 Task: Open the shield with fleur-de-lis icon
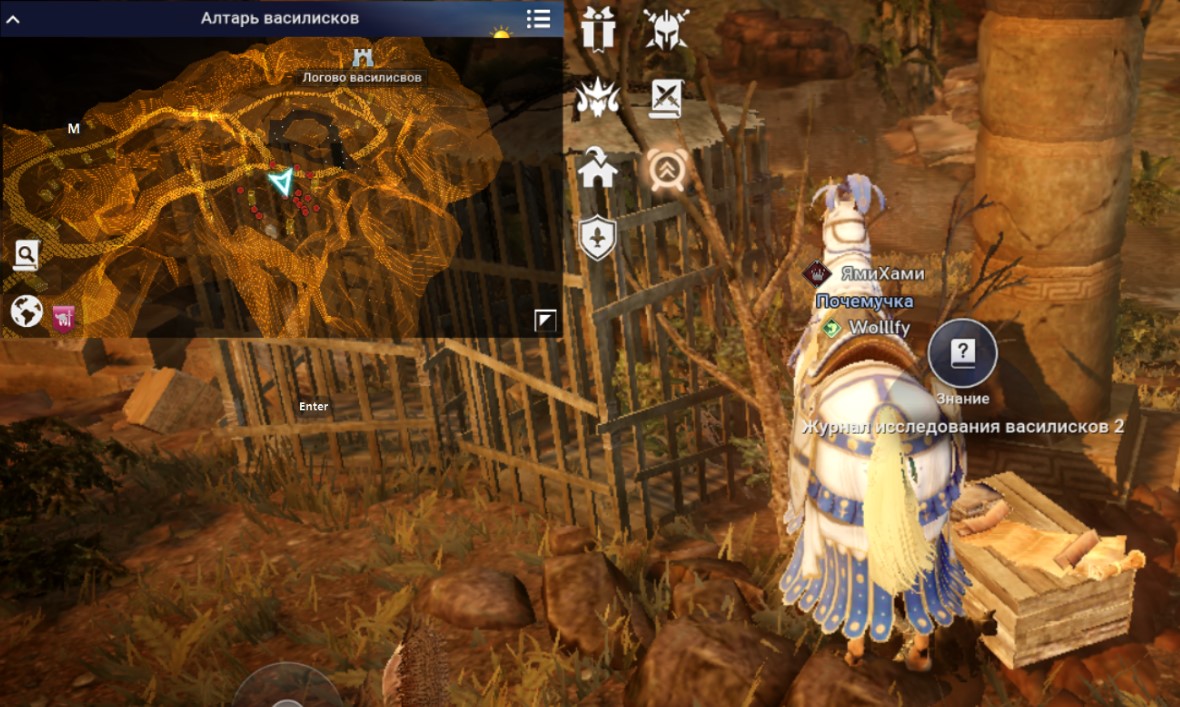[x=598, y=239]
